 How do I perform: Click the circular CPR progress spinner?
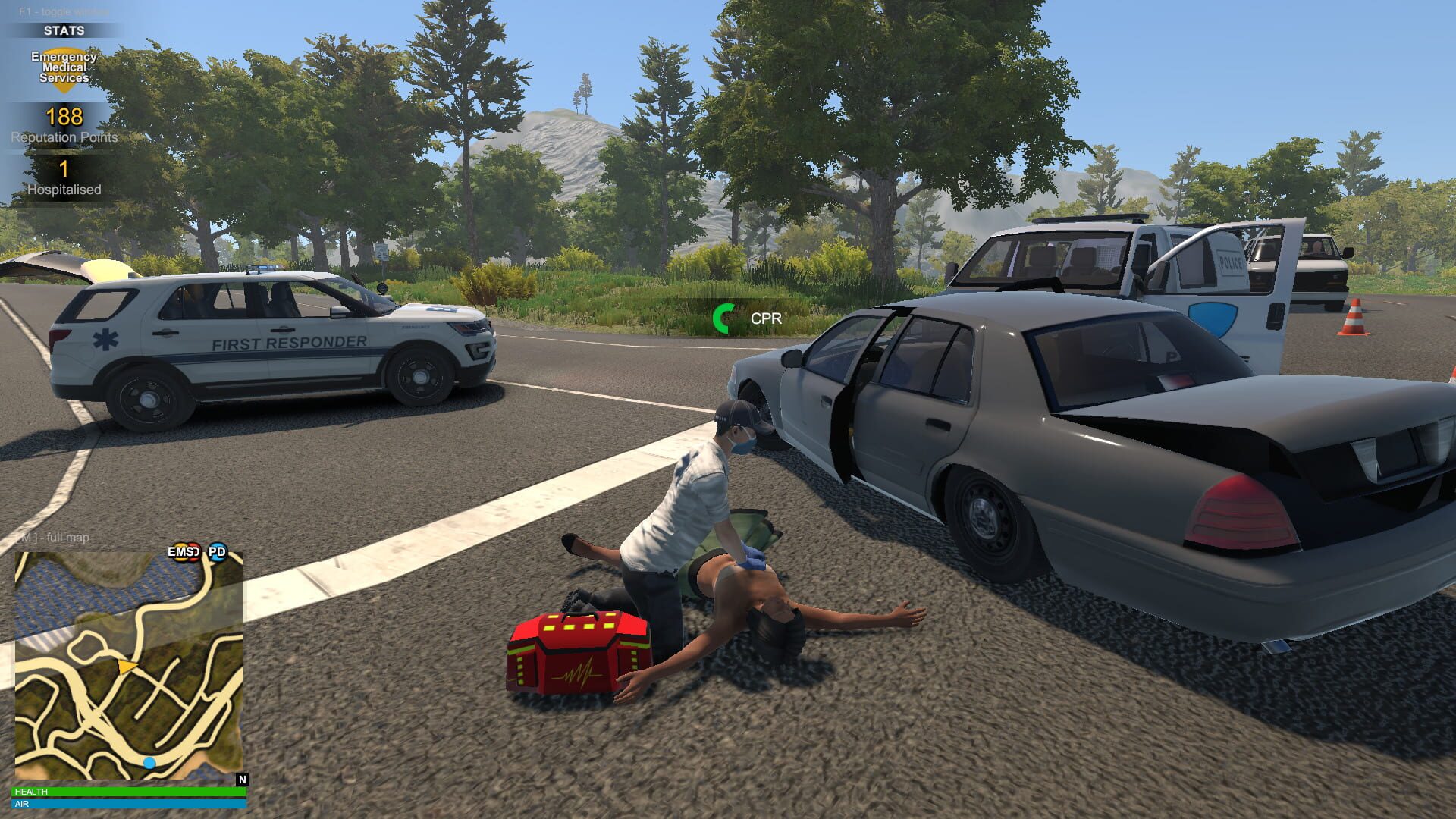click(723, 318)
